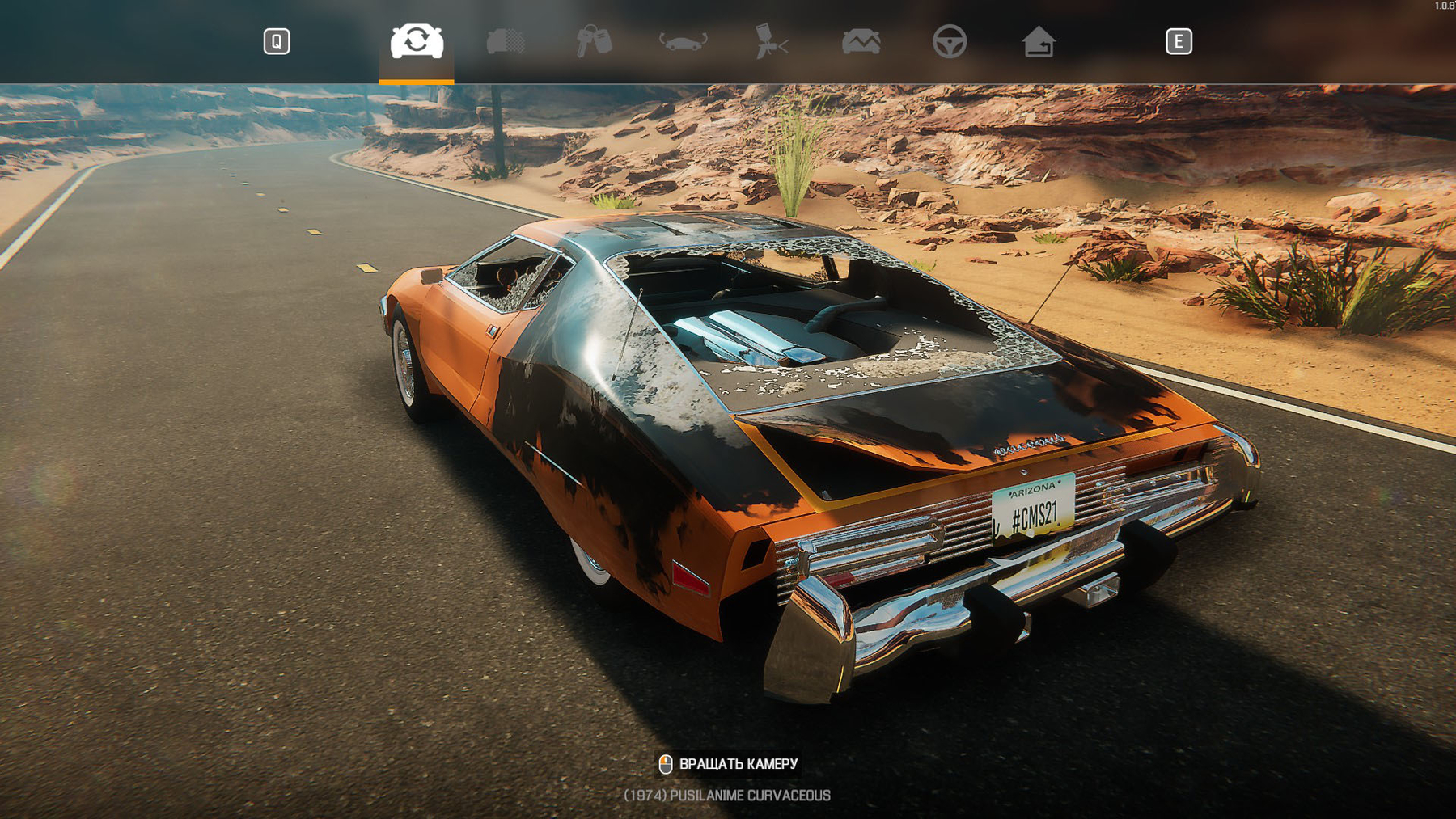Select the car rotate camera tab

417,41
